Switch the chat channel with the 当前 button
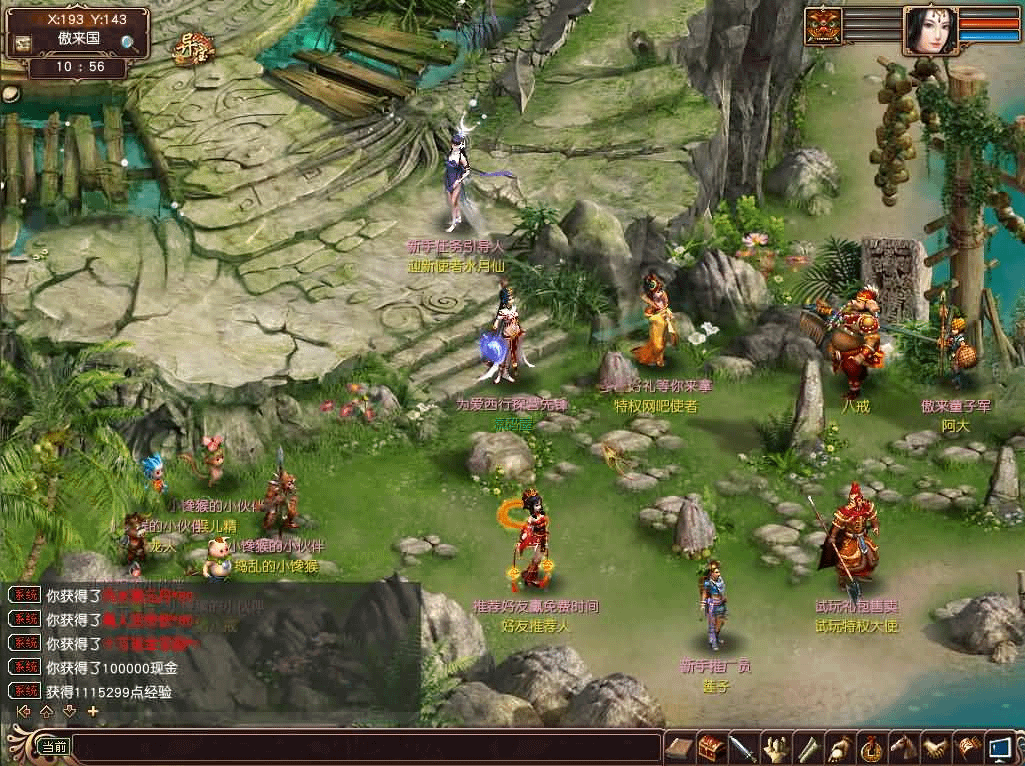The width and height of the screenshot is (1025, 766). (53, 746)
